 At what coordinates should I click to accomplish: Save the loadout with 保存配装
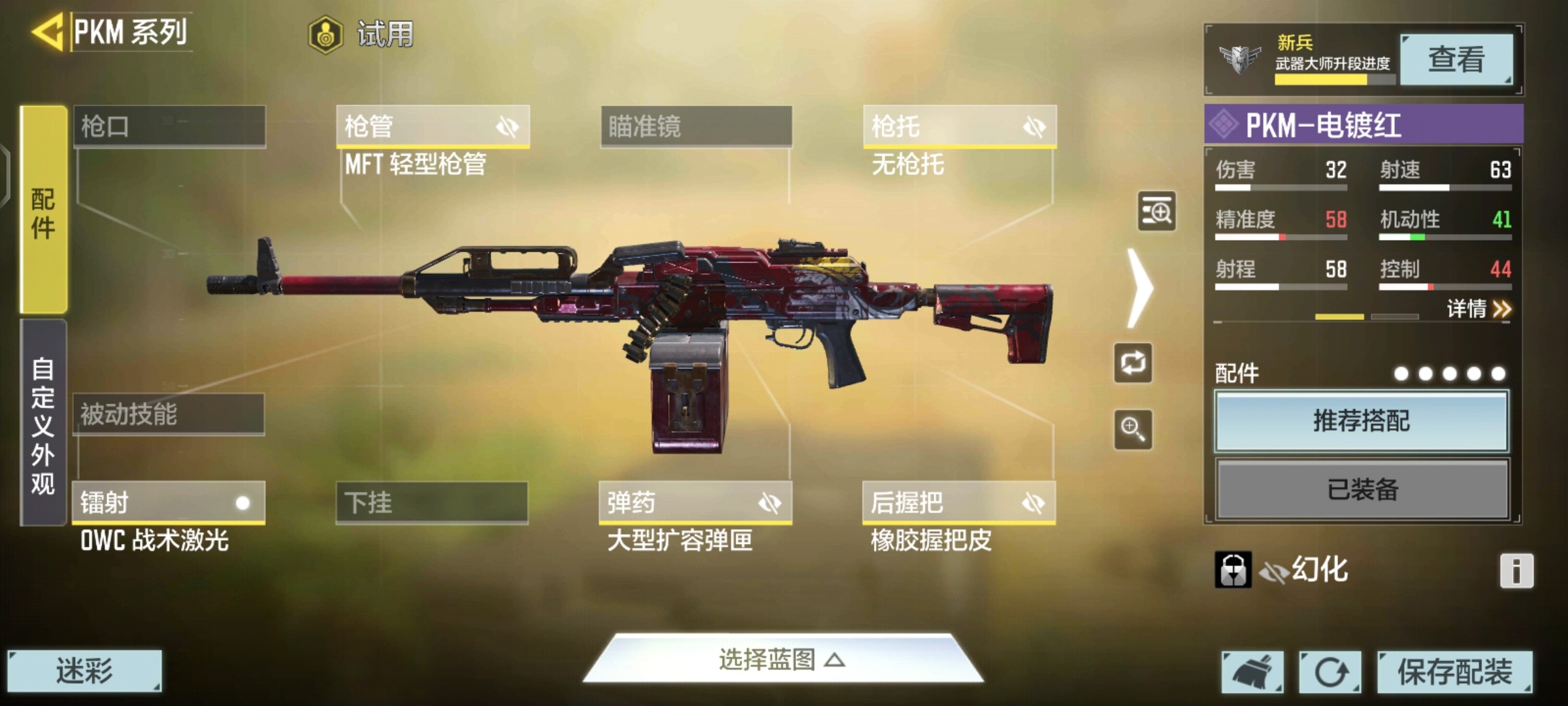point(1454,671)
